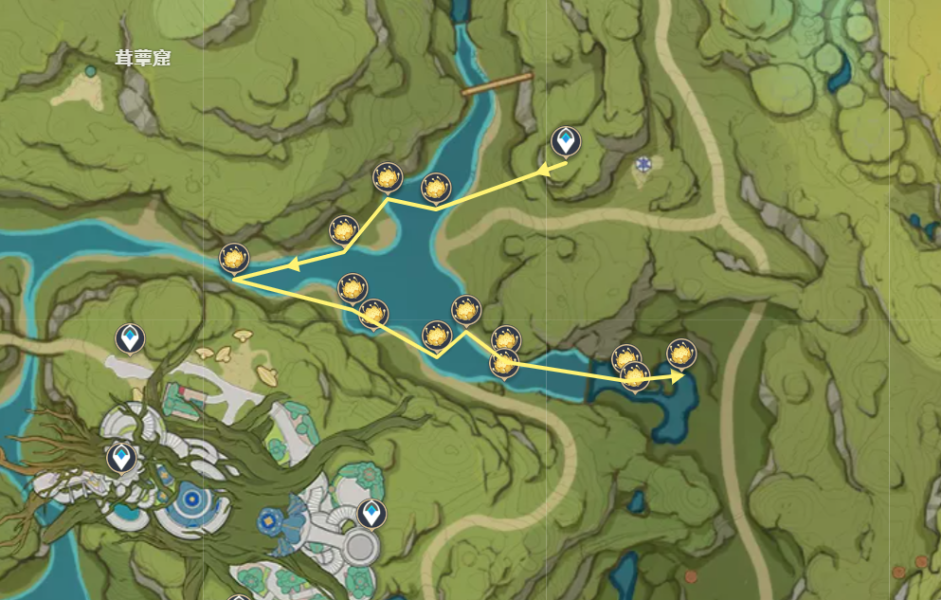This screenshot has height=600, width=941.
Task: Select the golden flower marker at the route's northern corner
Action: click(387, 178)
